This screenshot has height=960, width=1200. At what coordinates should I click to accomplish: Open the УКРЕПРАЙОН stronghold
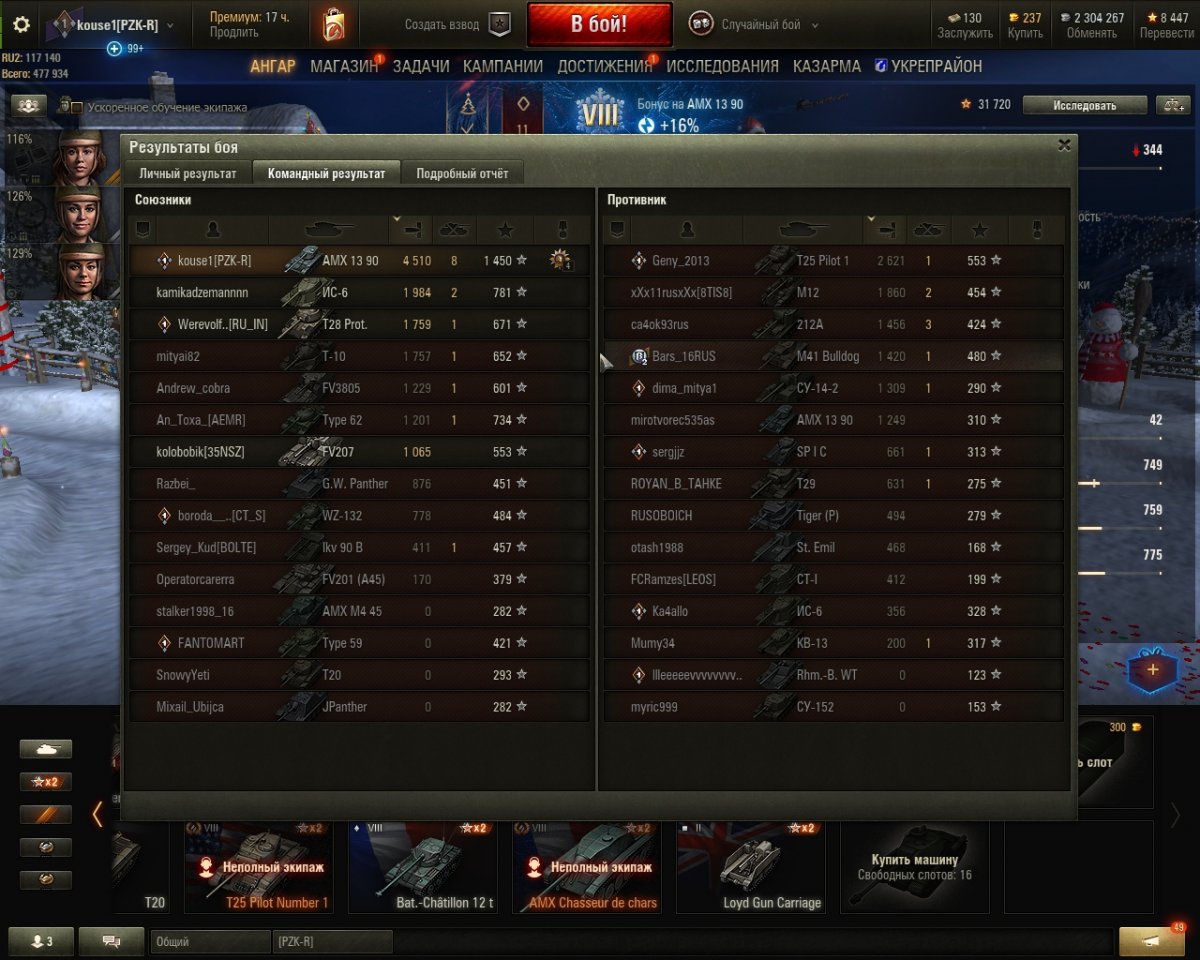point(936,66)
